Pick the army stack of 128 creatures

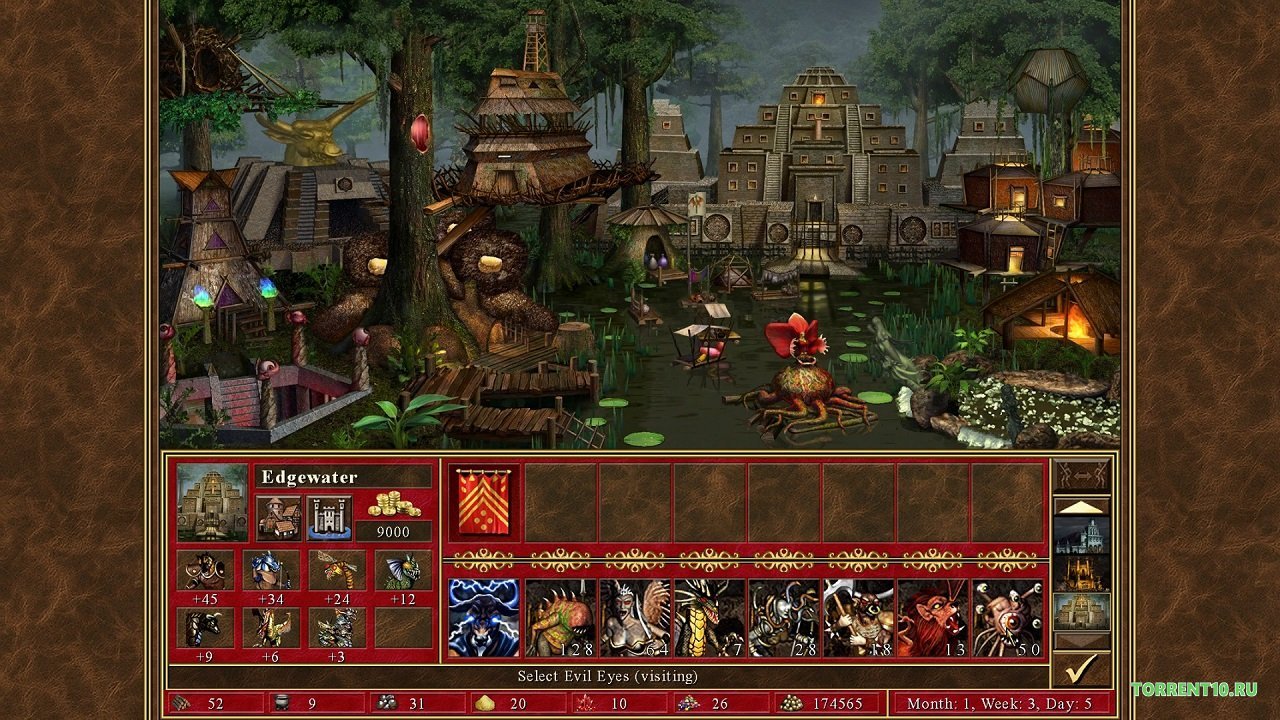point(560,618)
